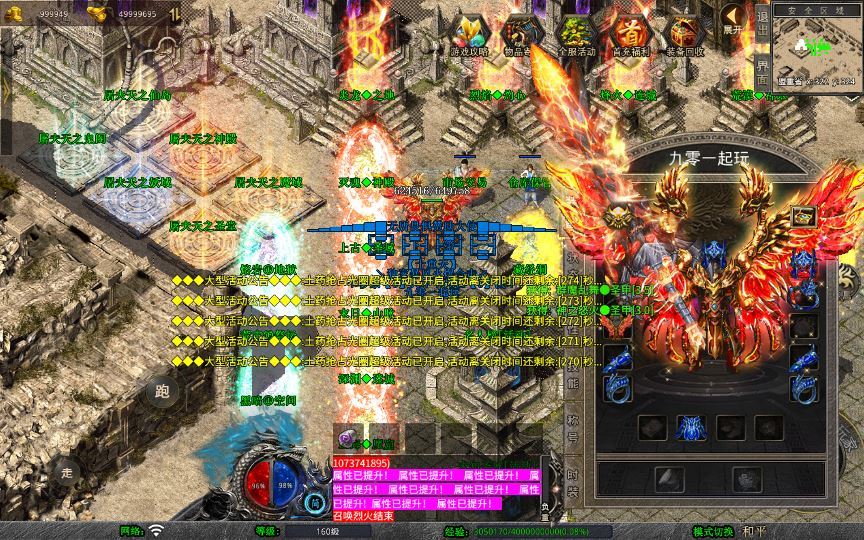Open the 全服活动 server events icon

tap(575, 33)
